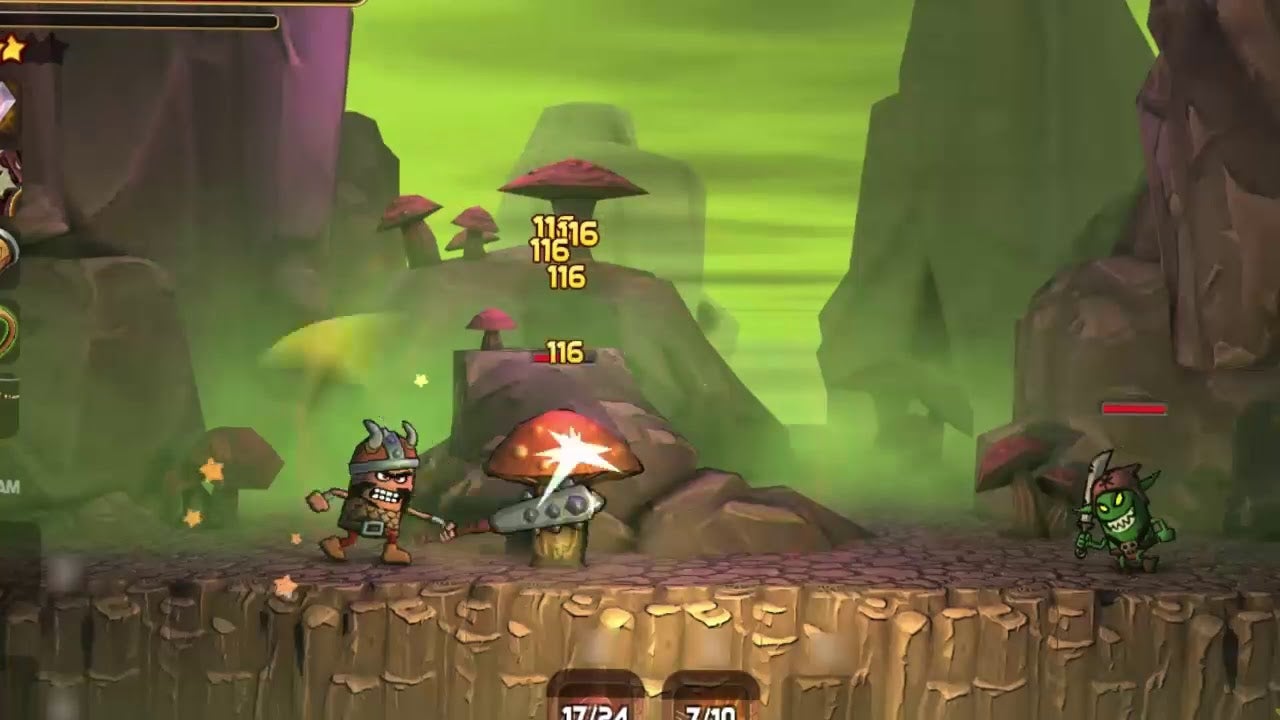Select the bottom slot labeled 17/24

click(595, 700)
